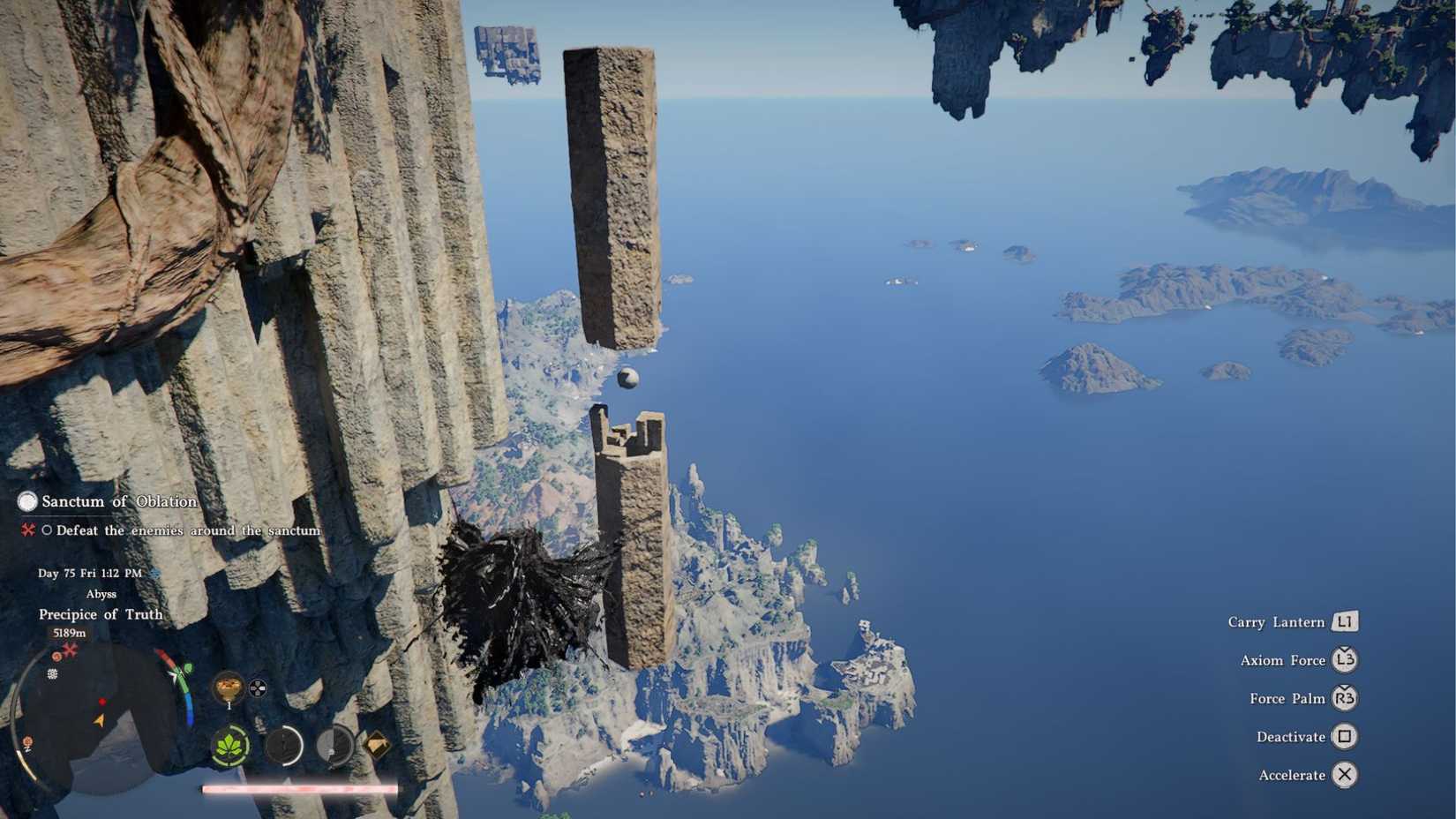Select the Axiom Force action label
1456x819 pixels.
pyautogui.click(x=1284, y=660)
